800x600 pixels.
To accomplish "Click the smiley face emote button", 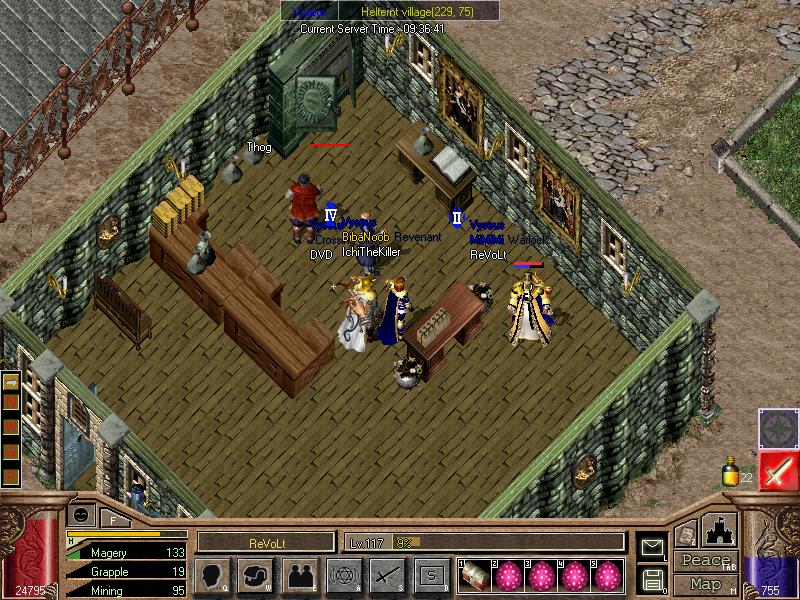I will pos(80,514).
